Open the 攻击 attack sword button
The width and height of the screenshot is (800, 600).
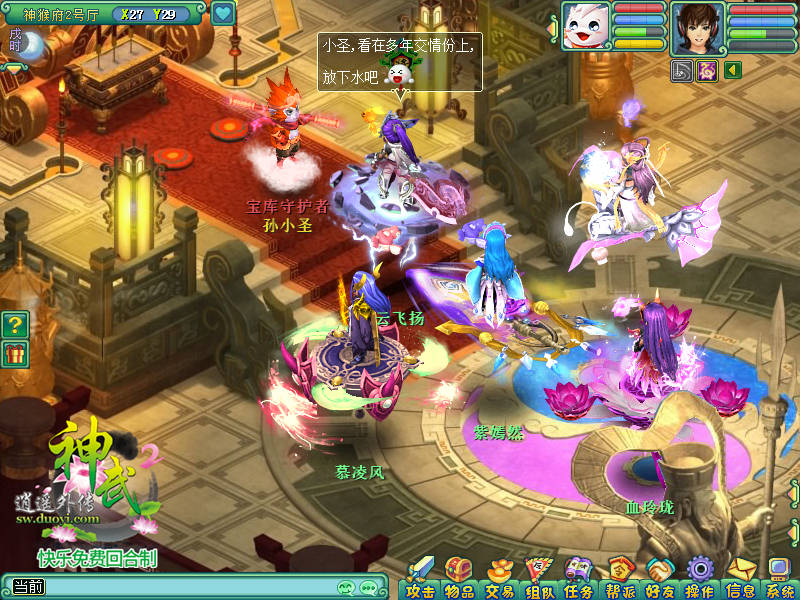(x=420, y=578)
